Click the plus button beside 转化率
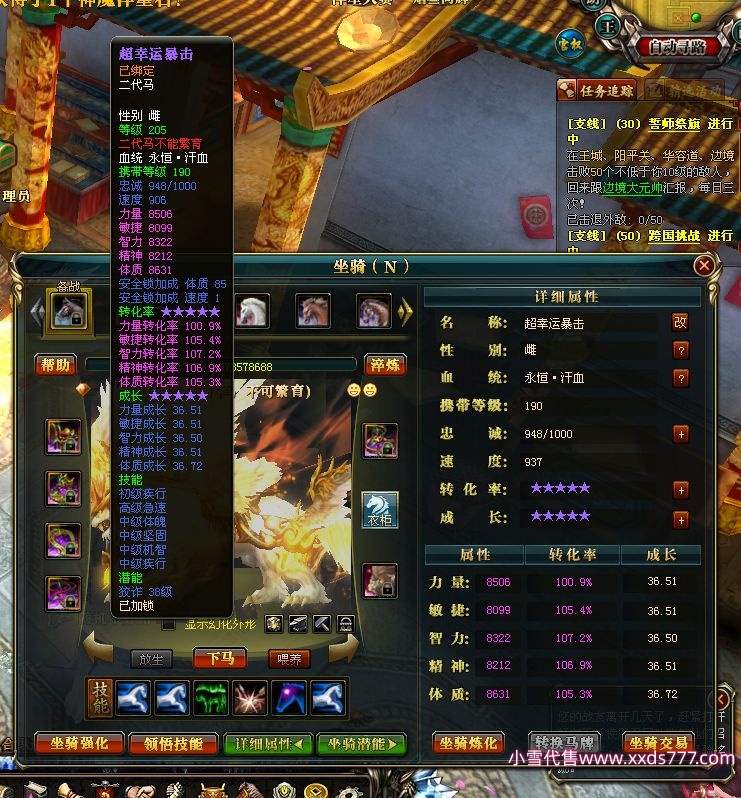This screenshot has height=798, width=741. [681, 490]
